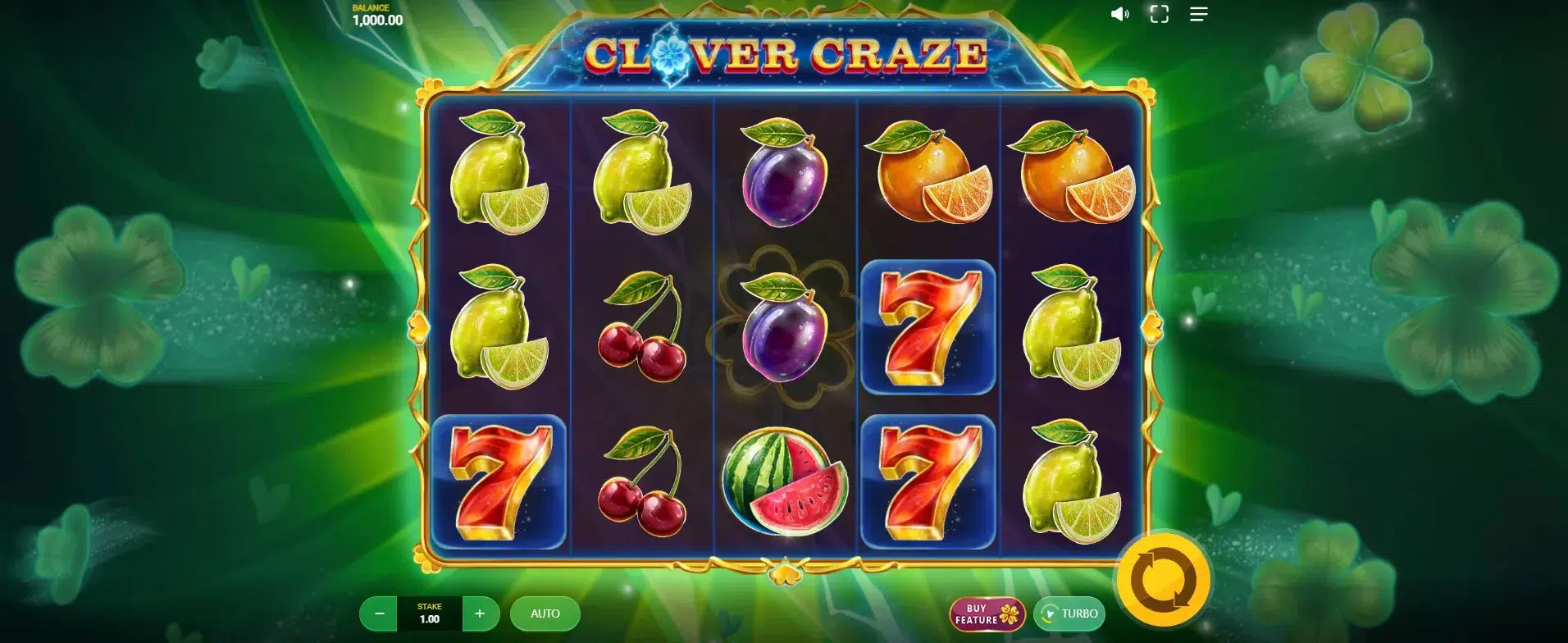The image size is (1568, 643).
Task: Mute the game sound
Action: (1119, 15)
